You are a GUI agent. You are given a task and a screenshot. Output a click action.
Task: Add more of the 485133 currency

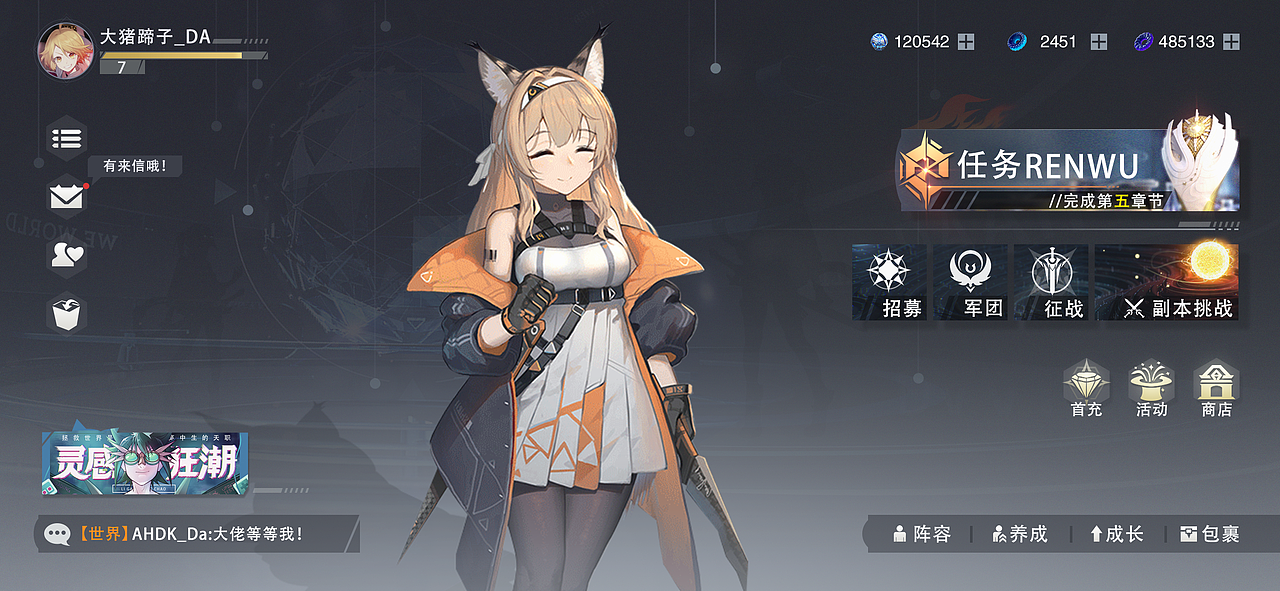point(1231,41)
